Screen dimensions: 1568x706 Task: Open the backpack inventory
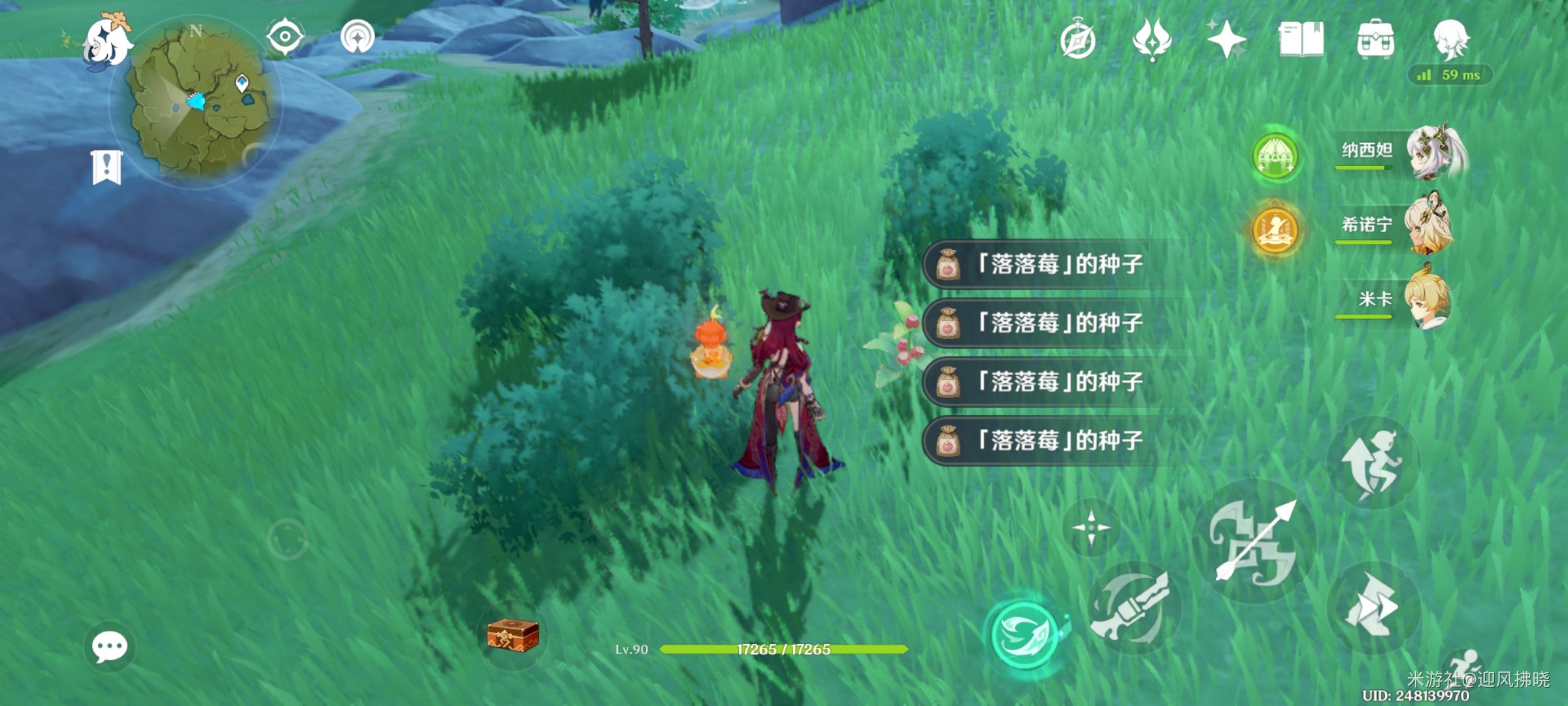pos(1375,39)
